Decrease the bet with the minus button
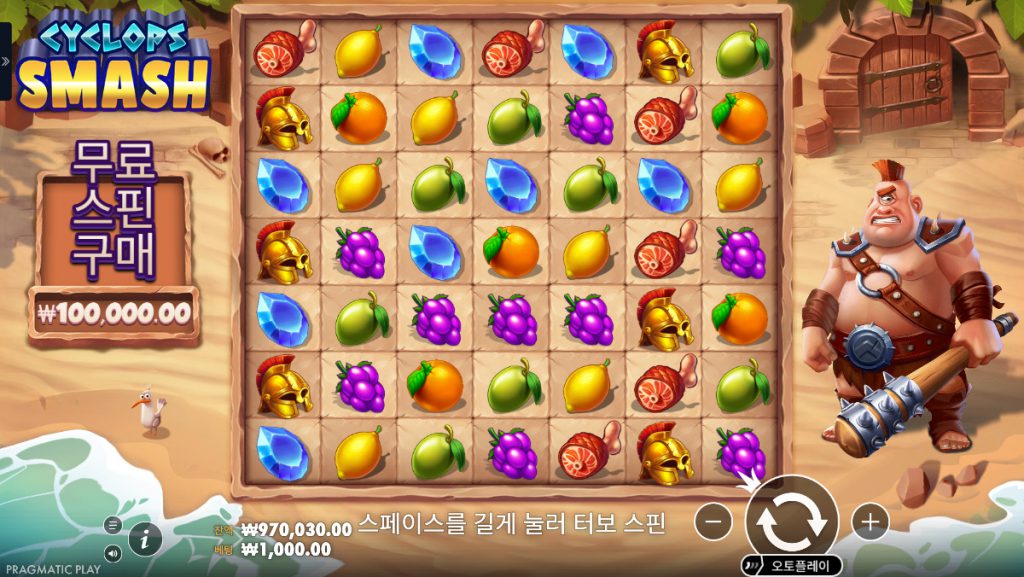 tap(713, 521)
